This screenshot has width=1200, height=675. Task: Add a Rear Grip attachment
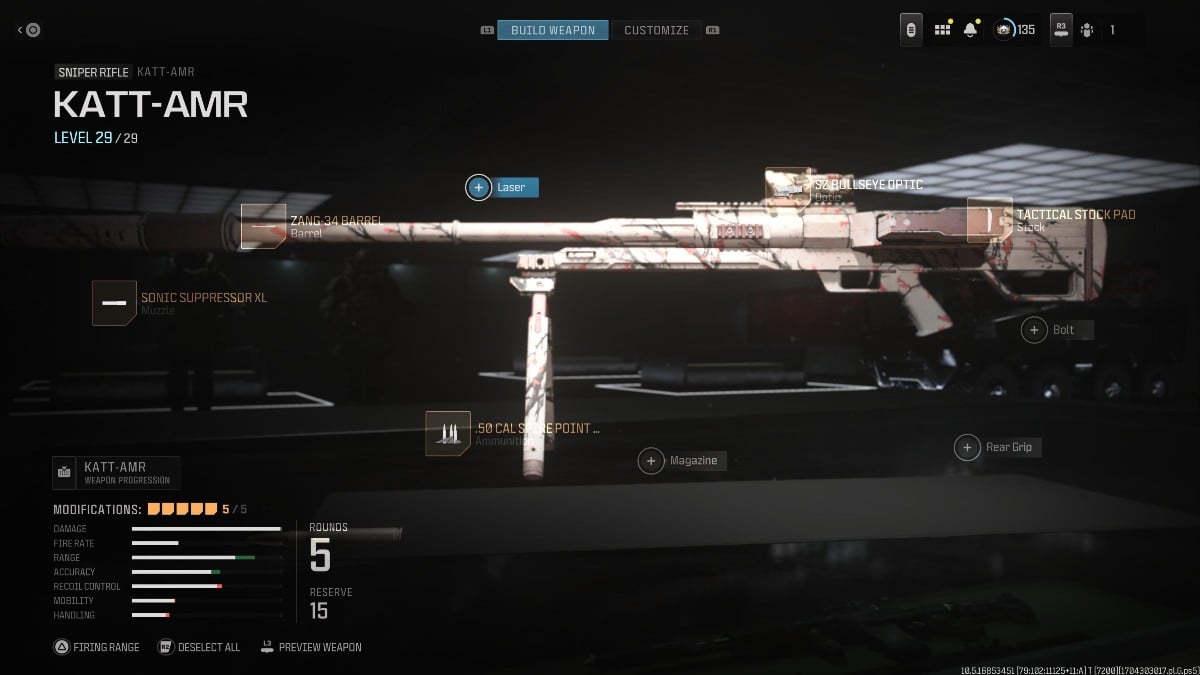pyautogui.click(x=967, y=447)
